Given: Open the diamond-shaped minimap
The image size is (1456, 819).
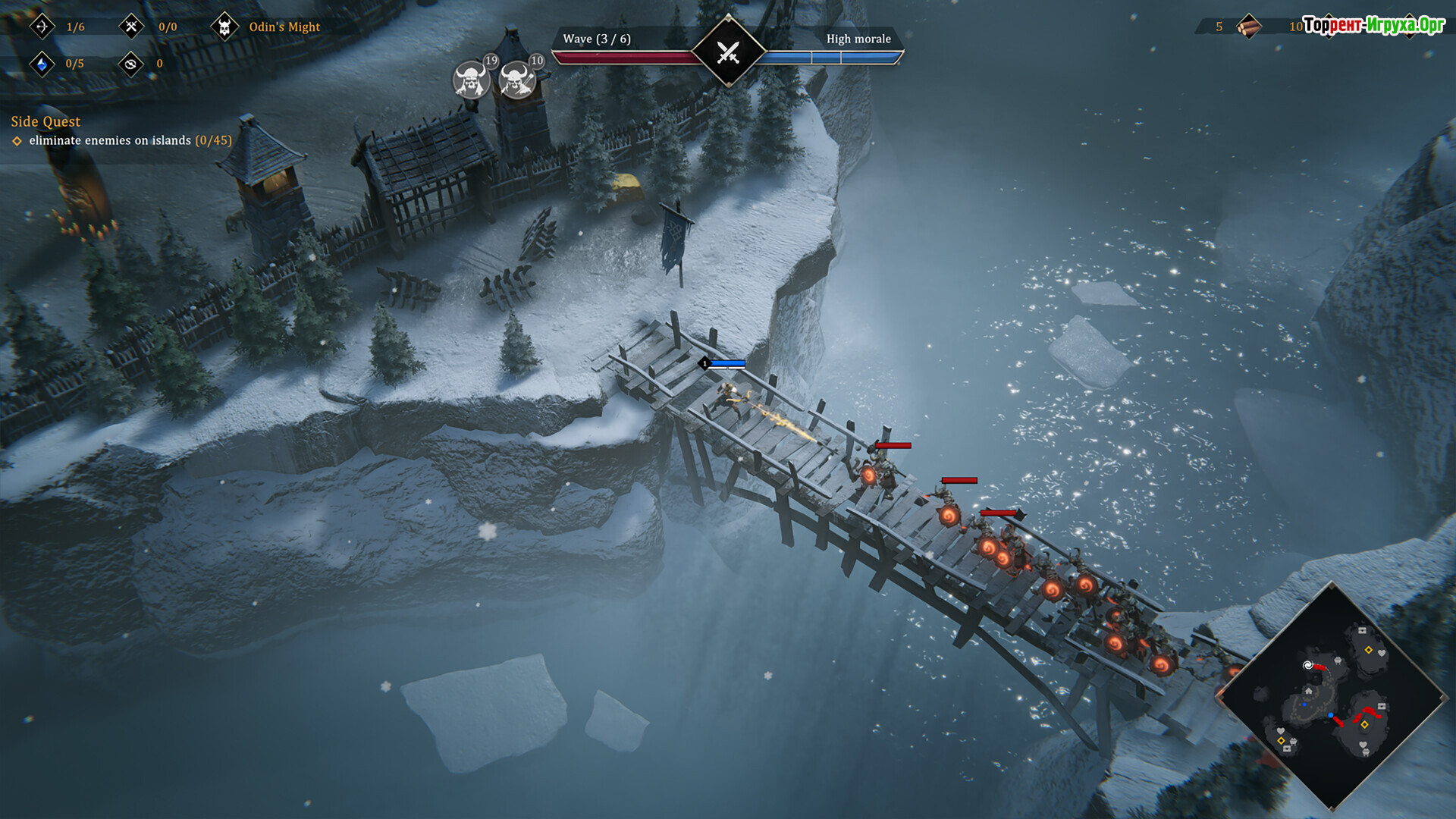Looking at the screenshot, I should tap(1332, 696).
